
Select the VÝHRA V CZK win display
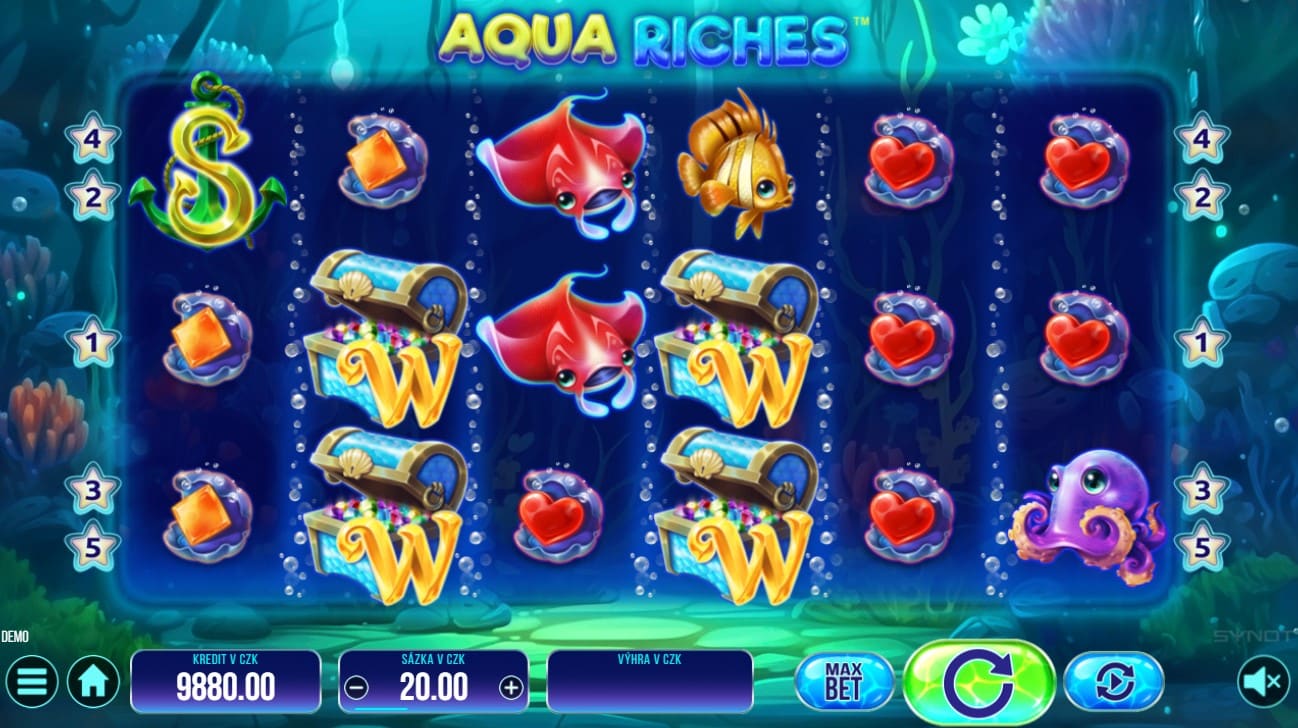click(x=650, y=681)
